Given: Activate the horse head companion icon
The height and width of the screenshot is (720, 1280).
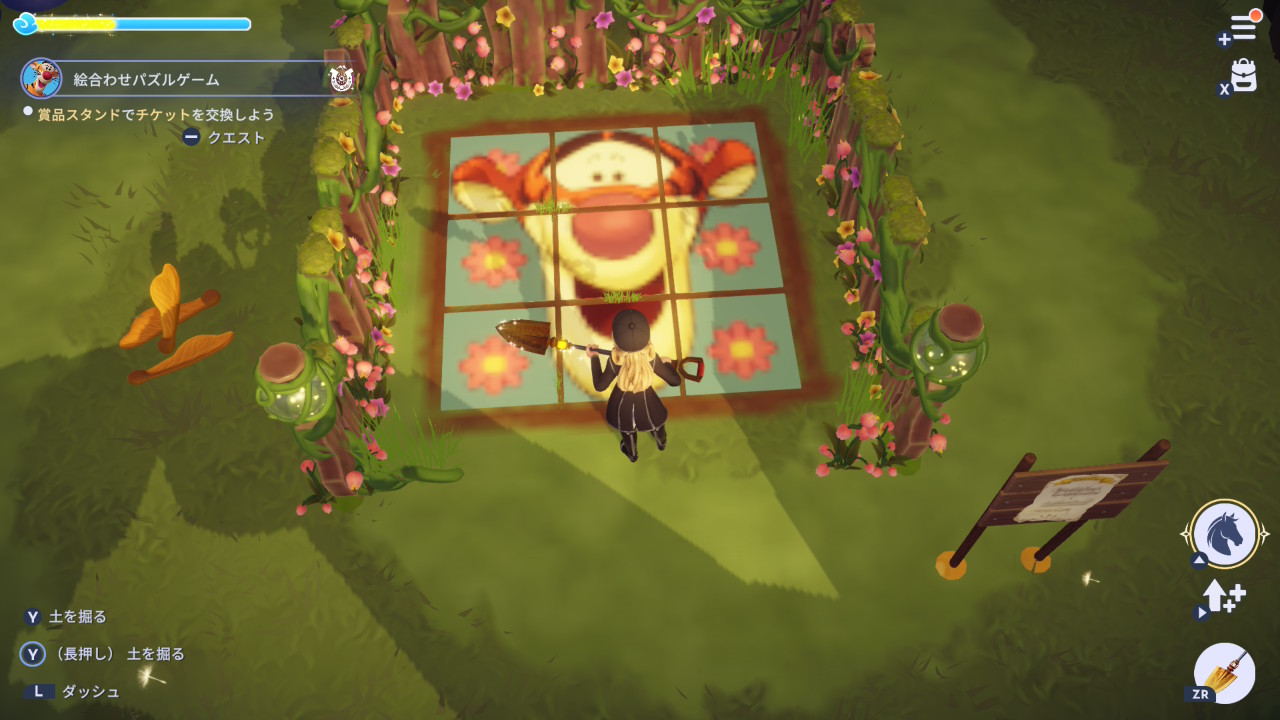Looking at the screenshot, I should pyautogui.click(x=1225, y=533).
